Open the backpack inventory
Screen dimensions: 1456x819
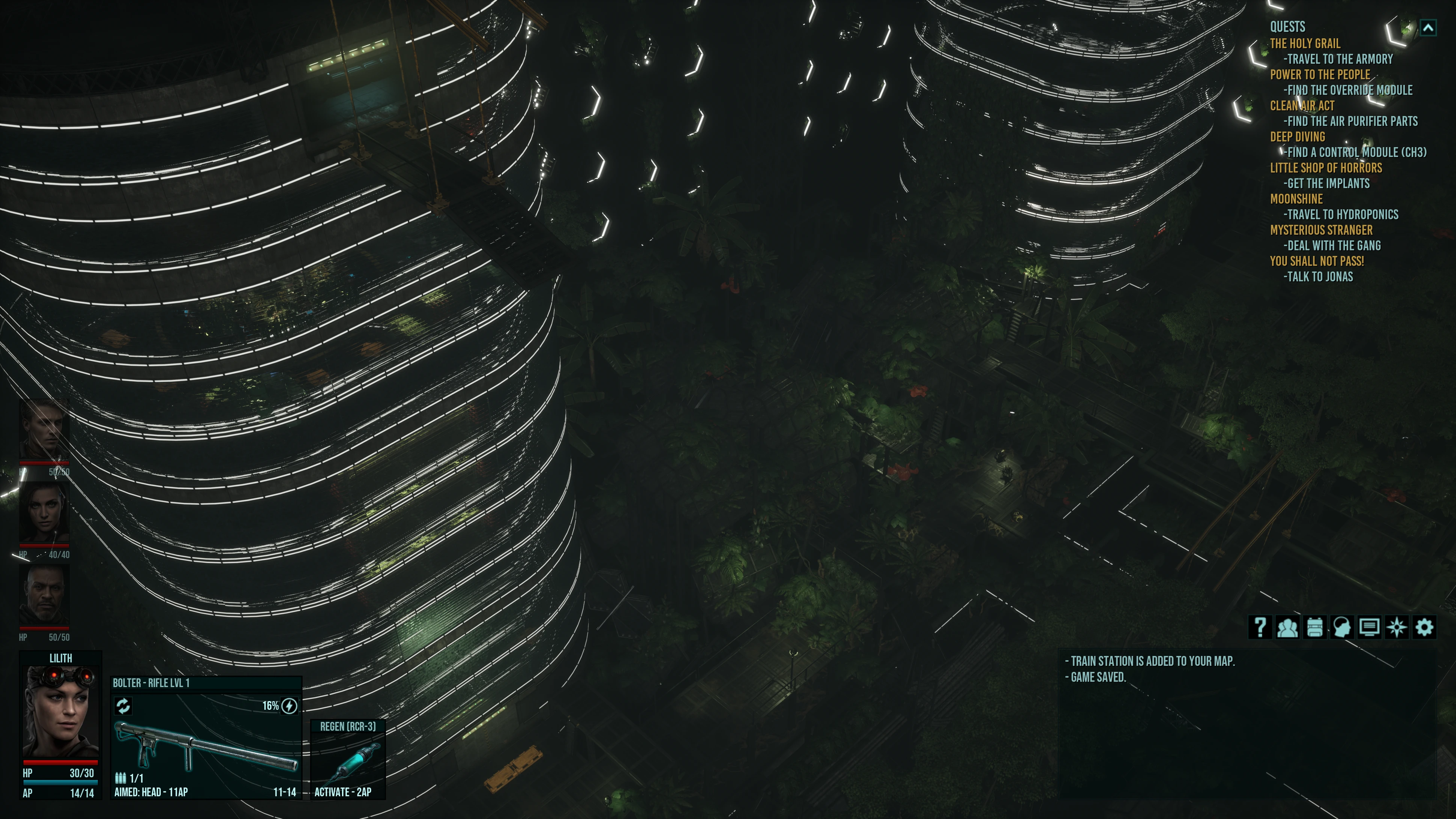coord(1315,627)
